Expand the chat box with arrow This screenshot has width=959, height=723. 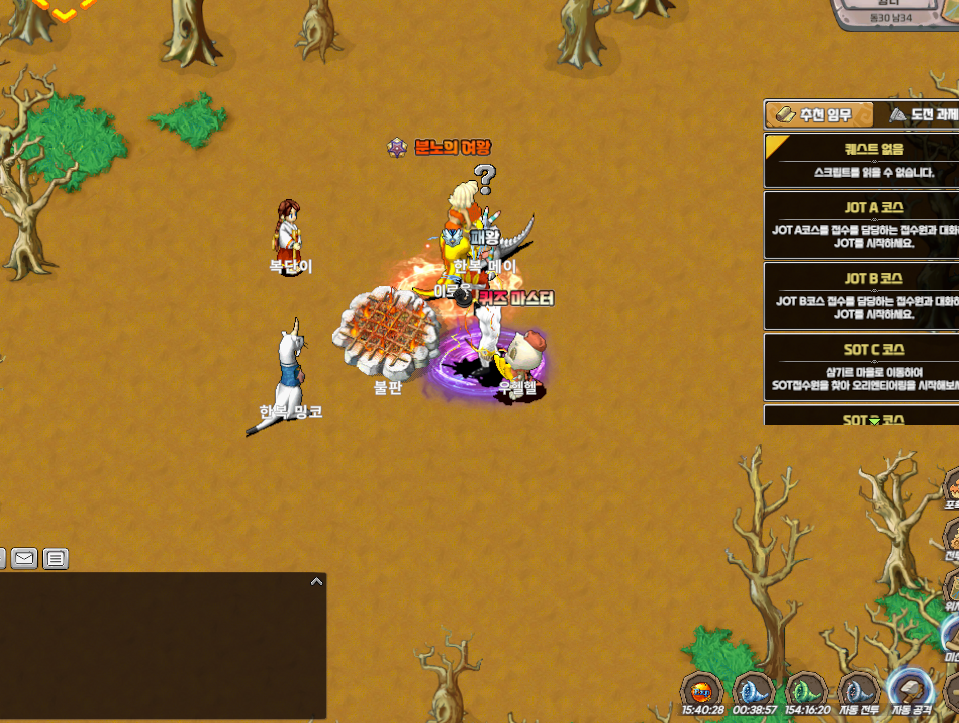click(316, 581)
